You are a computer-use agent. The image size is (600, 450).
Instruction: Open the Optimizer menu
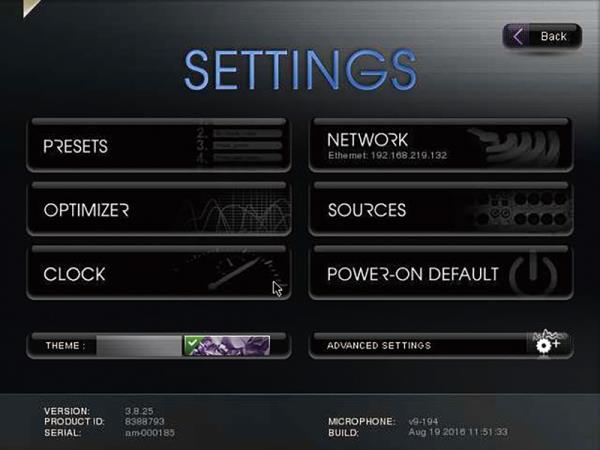point(159,210)
